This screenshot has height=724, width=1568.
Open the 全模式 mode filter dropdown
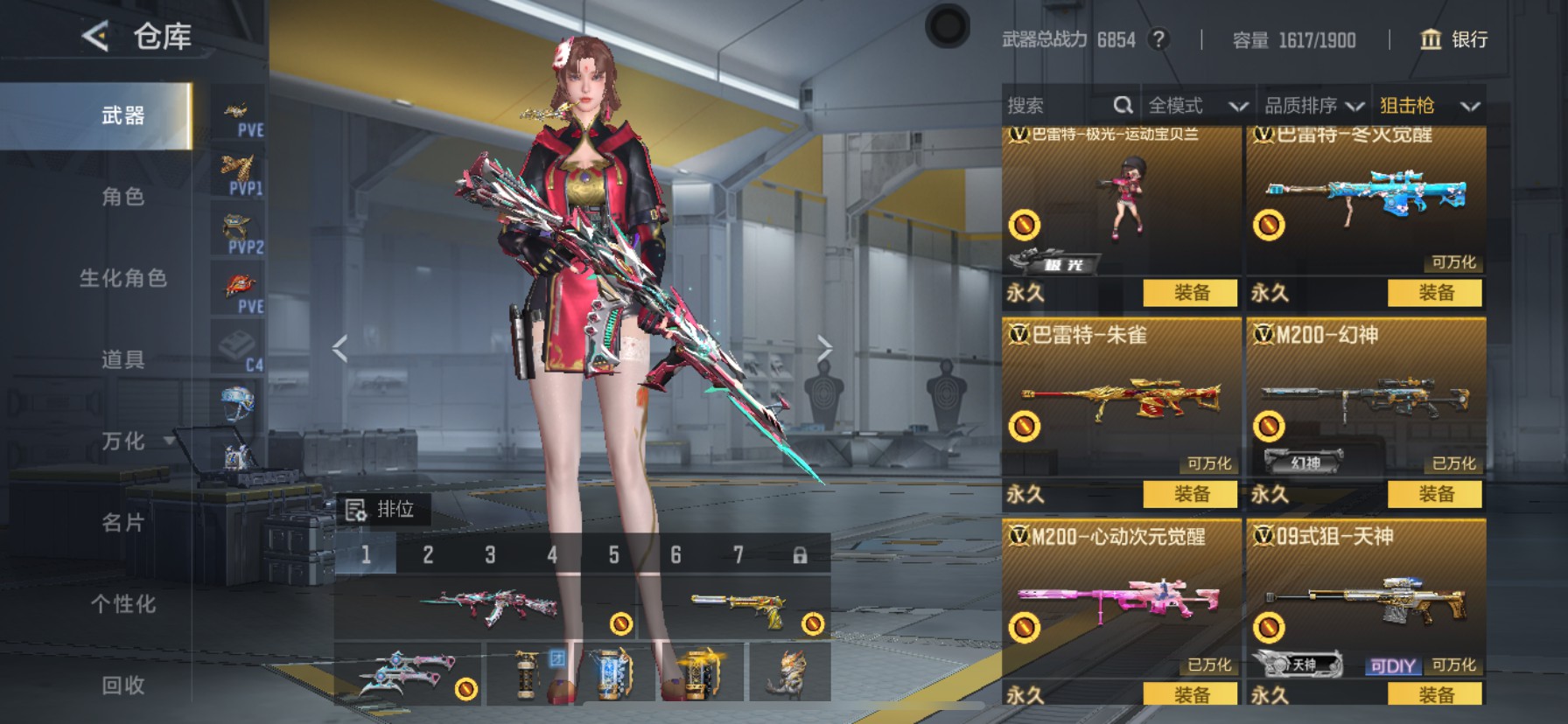(1197, 106)
